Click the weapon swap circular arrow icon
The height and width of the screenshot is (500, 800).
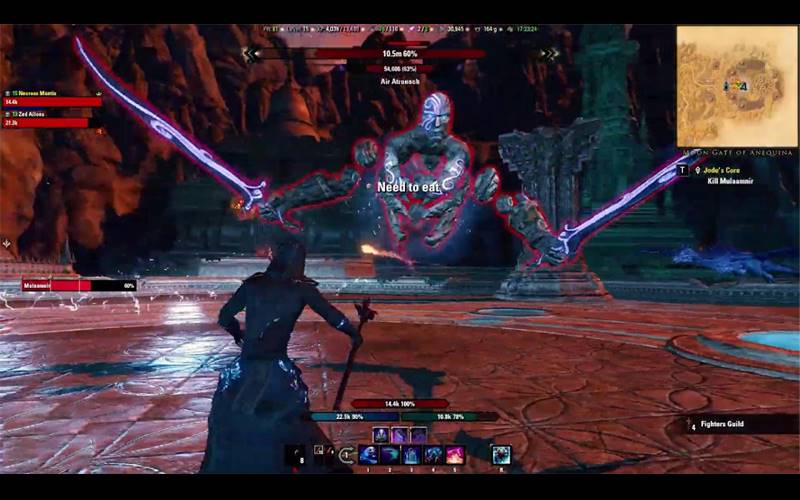(345, 455)
